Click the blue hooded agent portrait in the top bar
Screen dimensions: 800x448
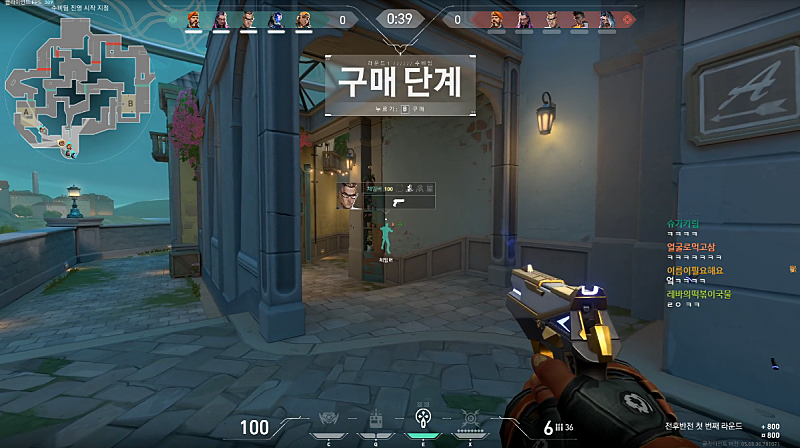(276, 19)
